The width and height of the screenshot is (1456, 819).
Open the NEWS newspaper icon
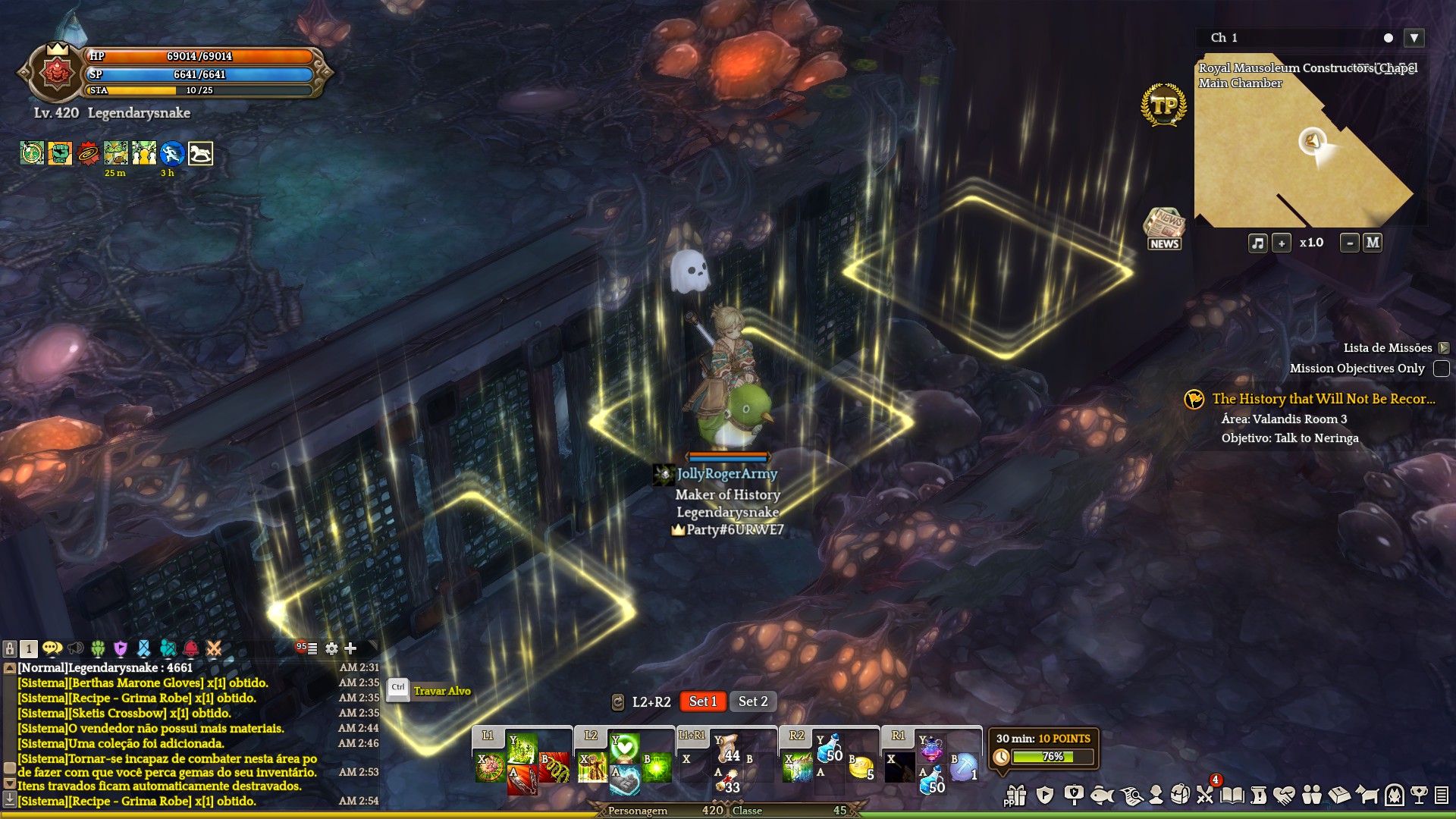click(1164, 228)
